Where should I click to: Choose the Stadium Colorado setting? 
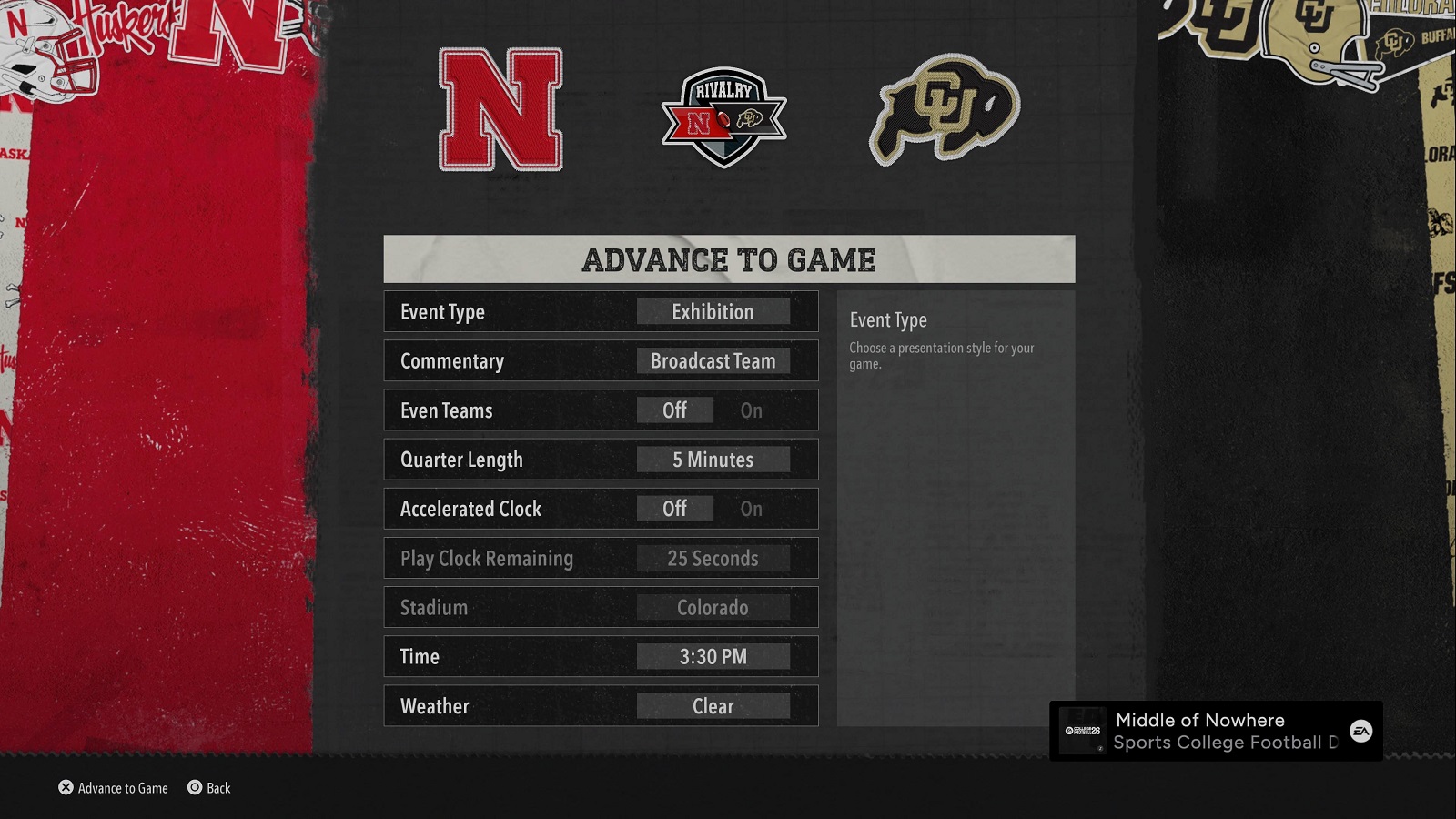[x=713, y=607]
